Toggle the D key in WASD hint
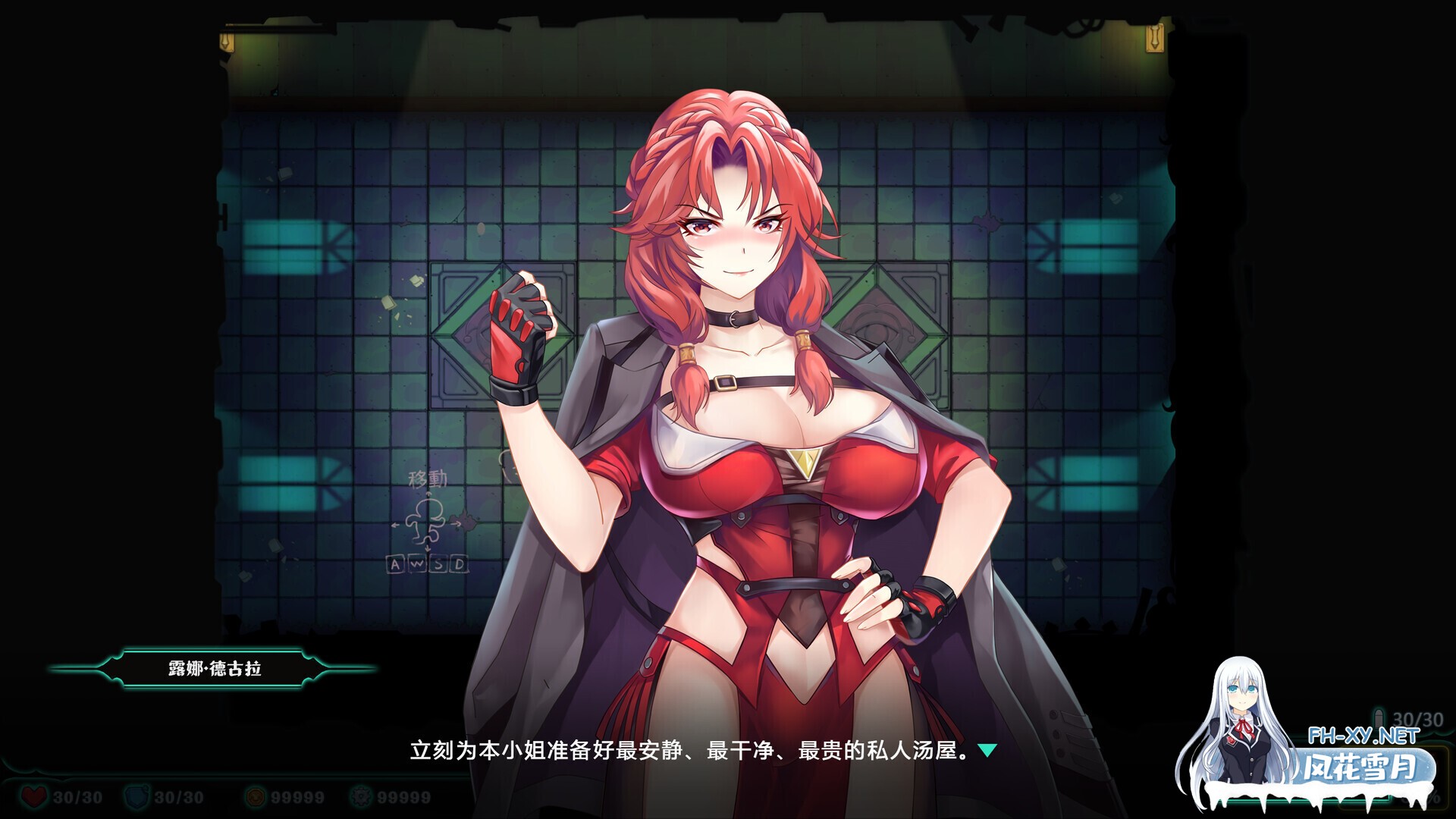The height and width of the screenshot is (819, 1456). coord(457,565)
